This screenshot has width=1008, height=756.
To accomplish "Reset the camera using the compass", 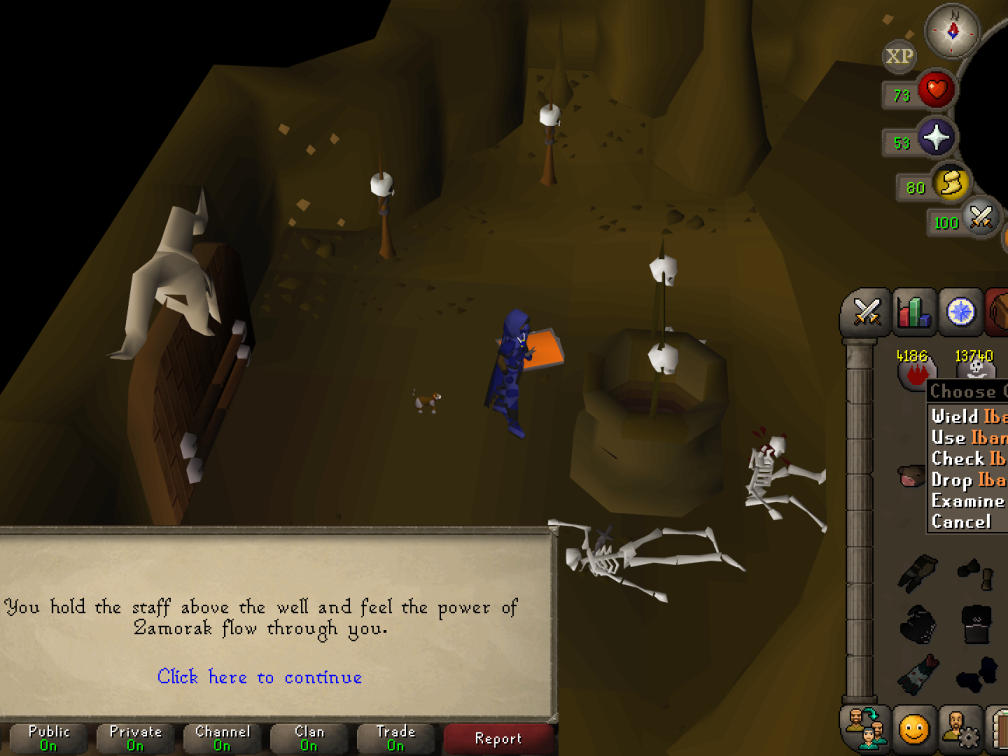I will click(952, 31).
